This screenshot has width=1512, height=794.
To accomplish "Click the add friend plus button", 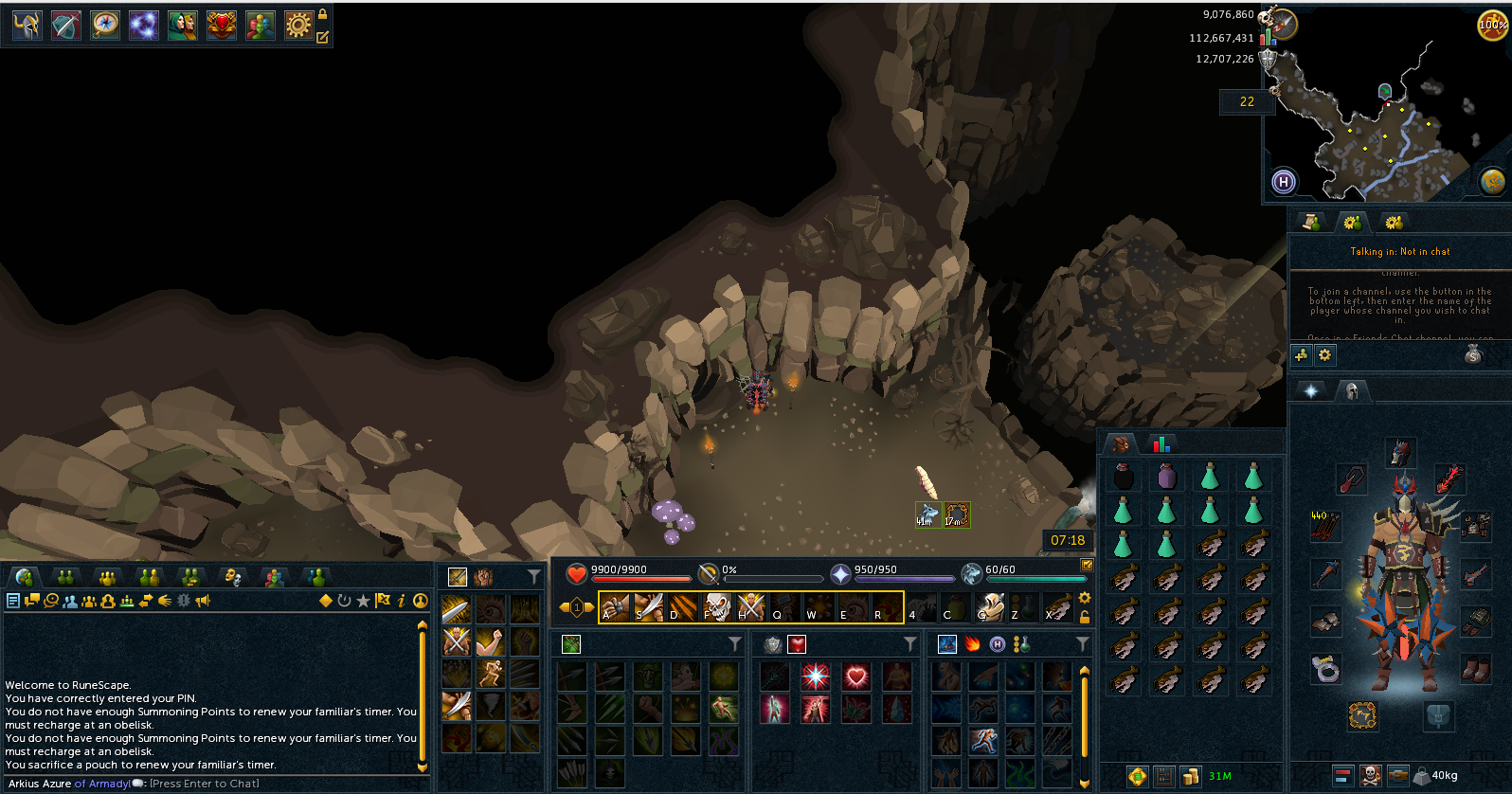I will (1301, 354).
